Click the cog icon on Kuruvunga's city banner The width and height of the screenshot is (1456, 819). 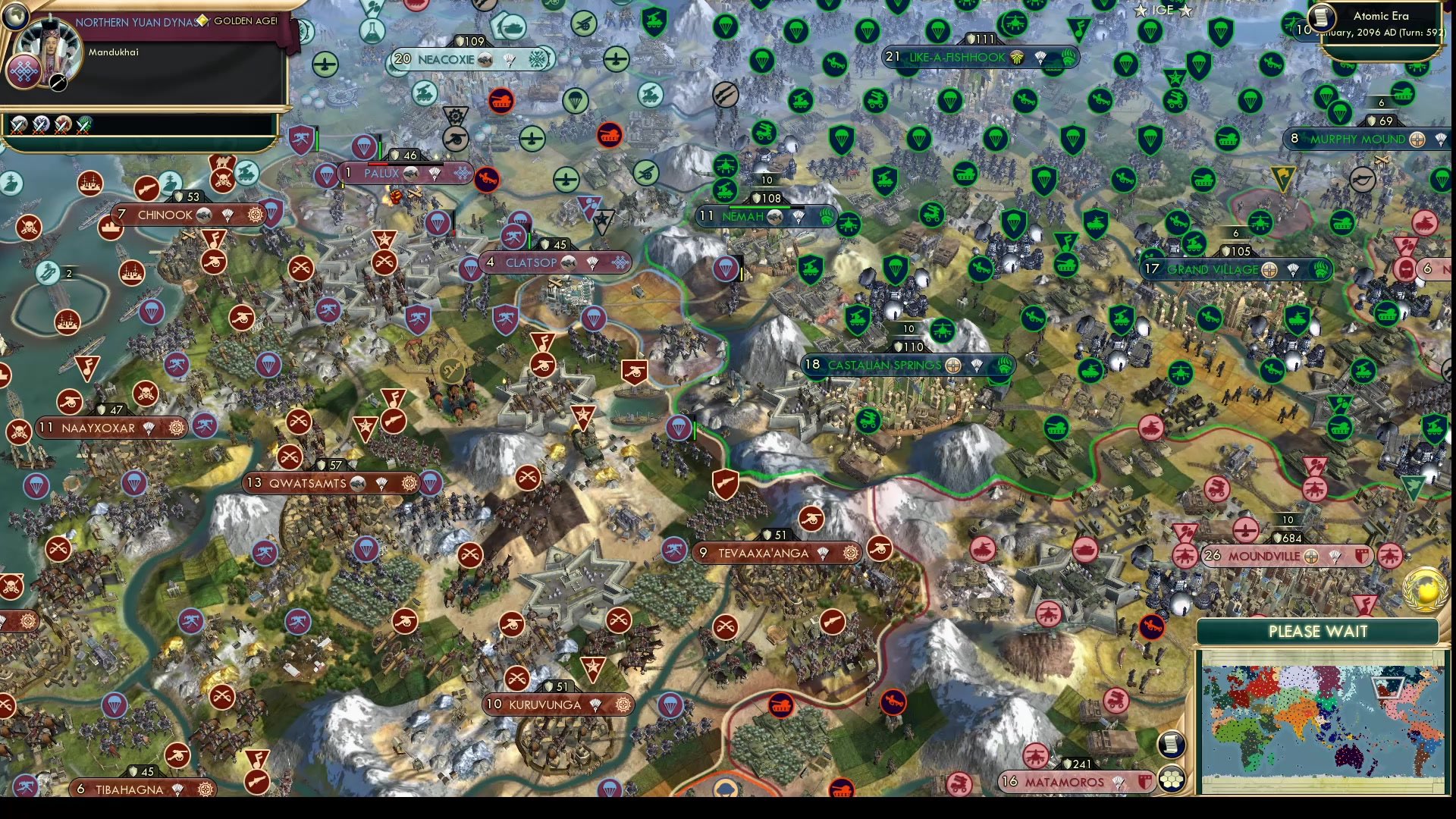(623, 704)
